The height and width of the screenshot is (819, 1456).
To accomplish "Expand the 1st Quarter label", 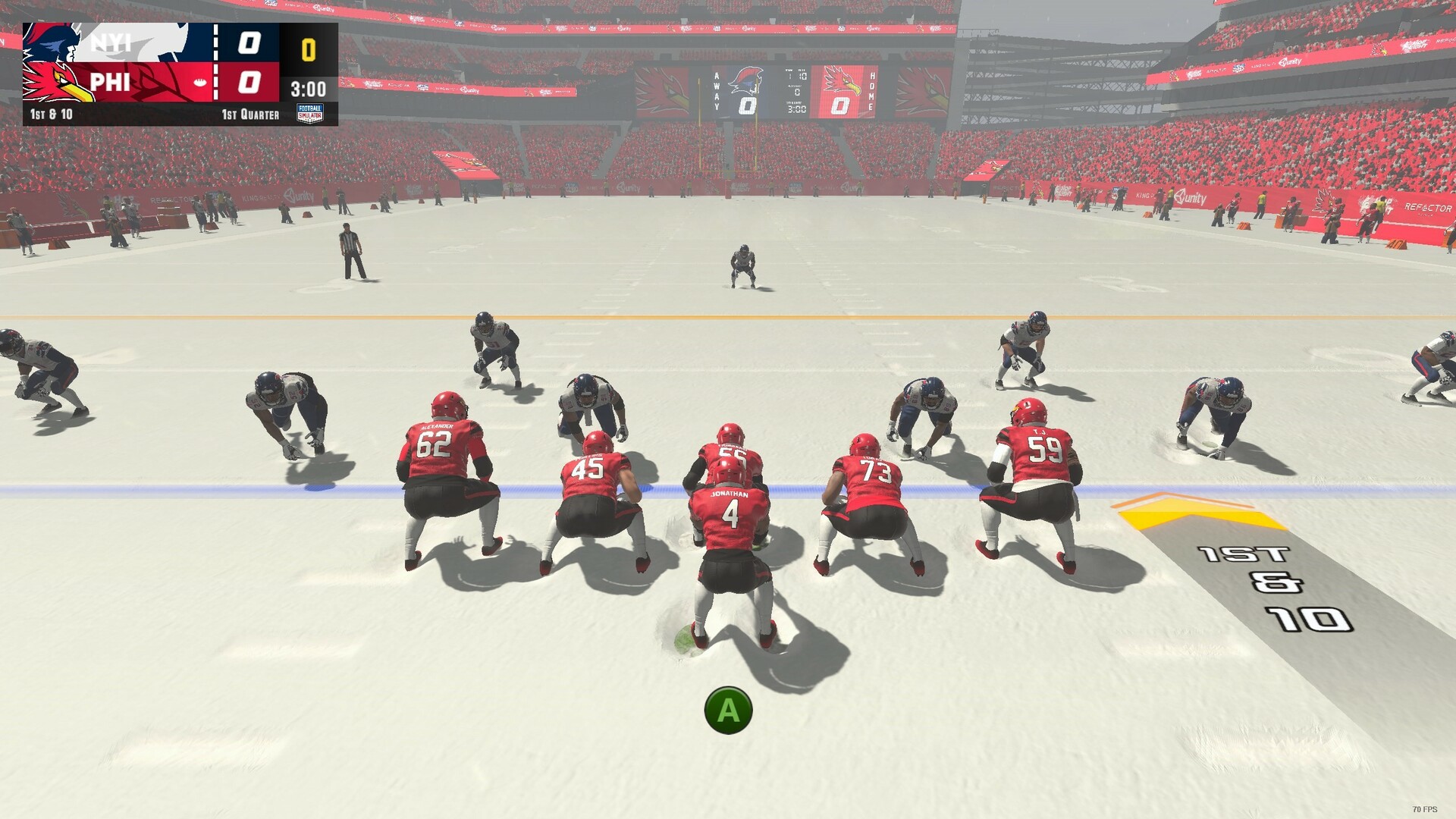I will click(x=250, y=114).
